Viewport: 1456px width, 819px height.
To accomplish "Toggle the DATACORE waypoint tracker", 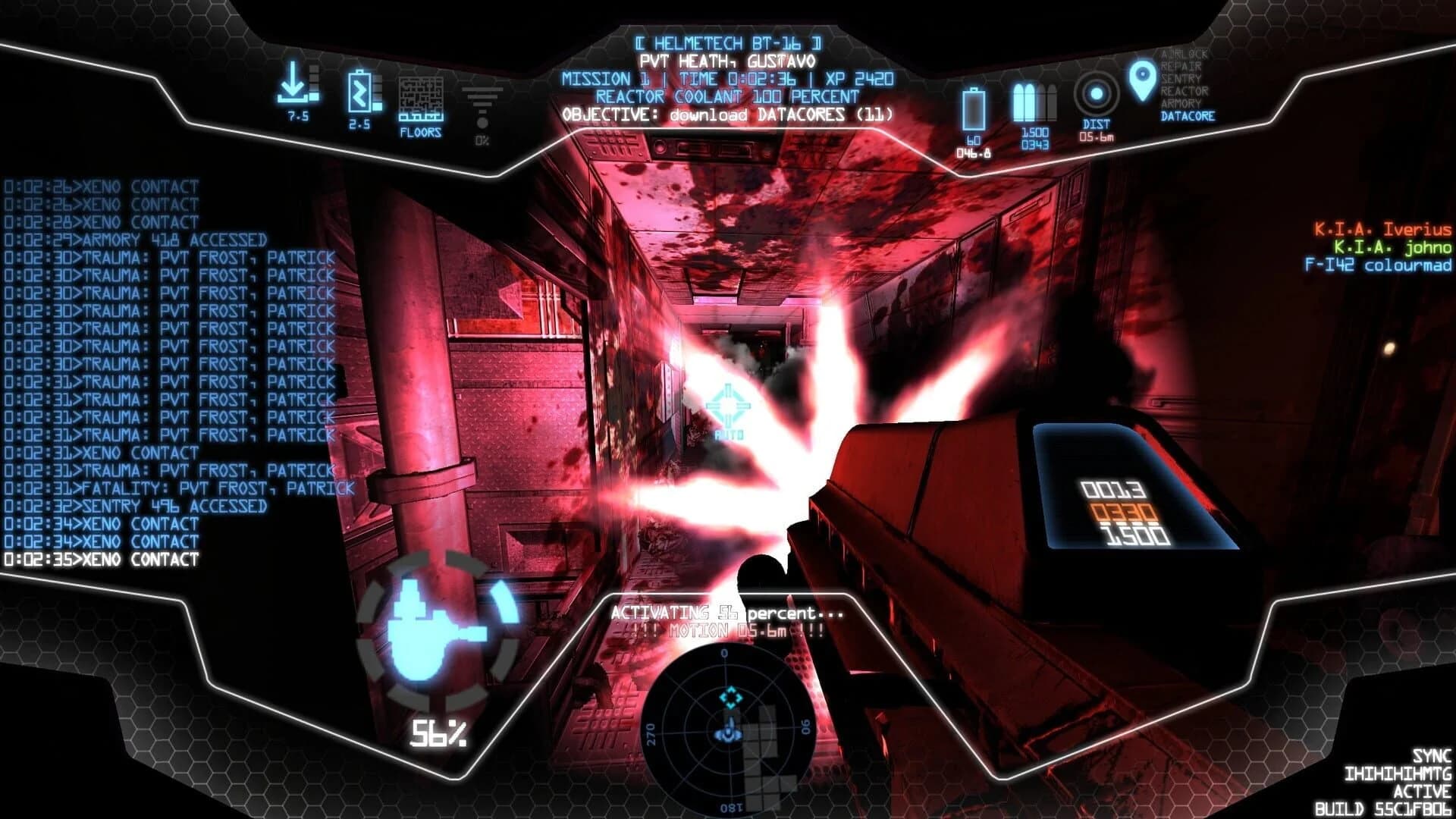I will 1189,115.
